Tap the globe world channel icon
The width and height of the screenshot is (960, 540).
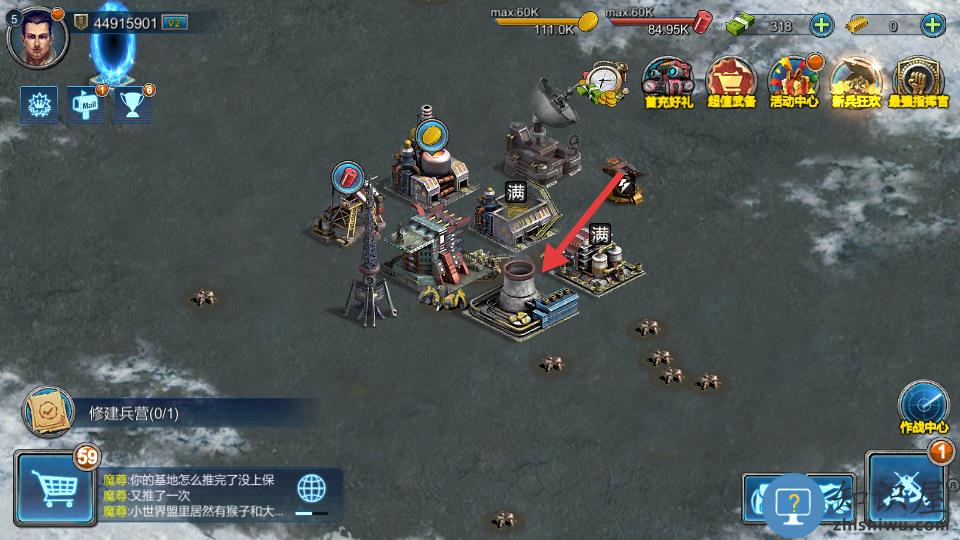[x=312, y=489]
